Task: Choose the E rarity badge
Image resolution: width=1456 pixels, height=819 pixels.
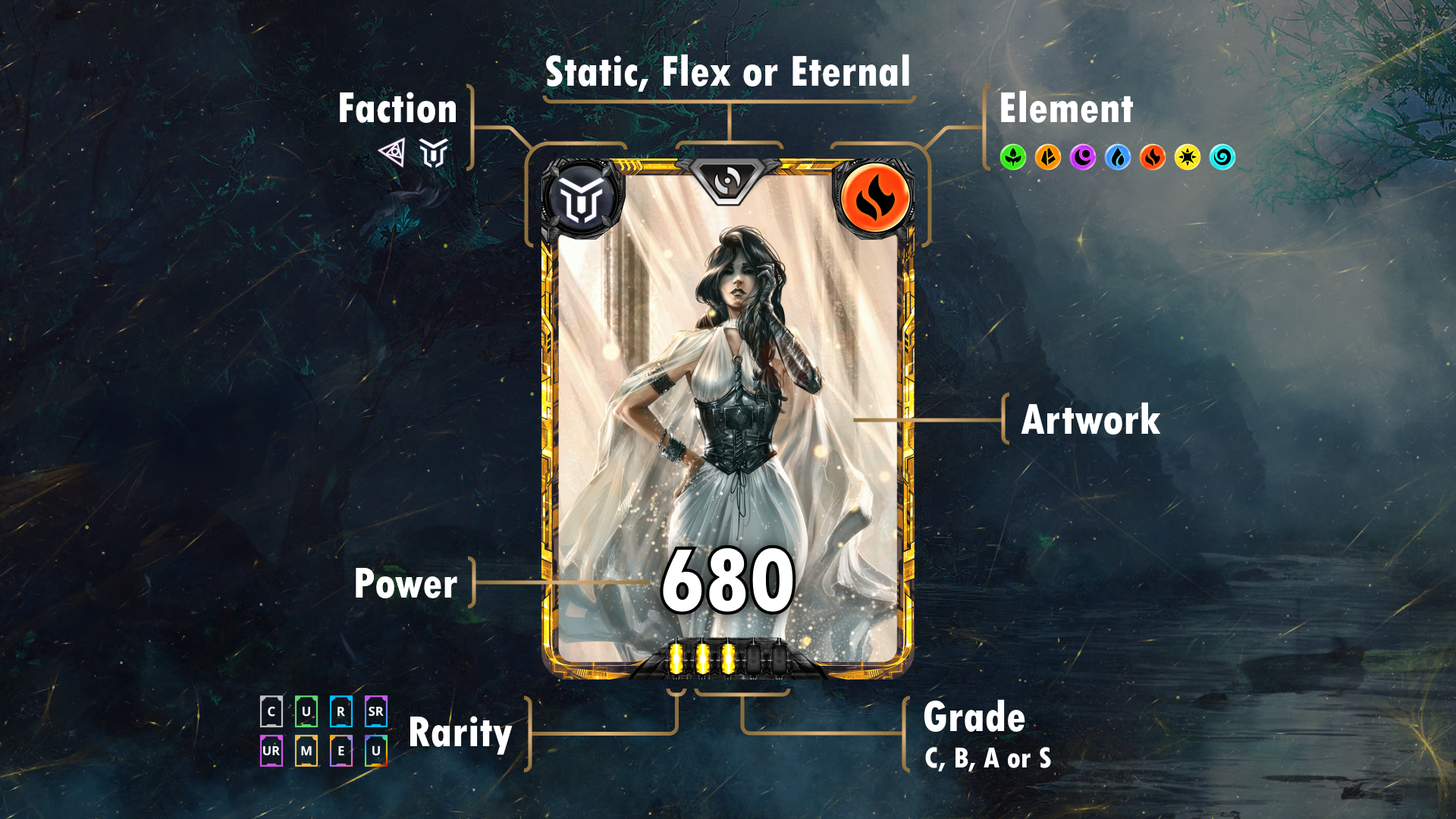Action: [341, 751]
